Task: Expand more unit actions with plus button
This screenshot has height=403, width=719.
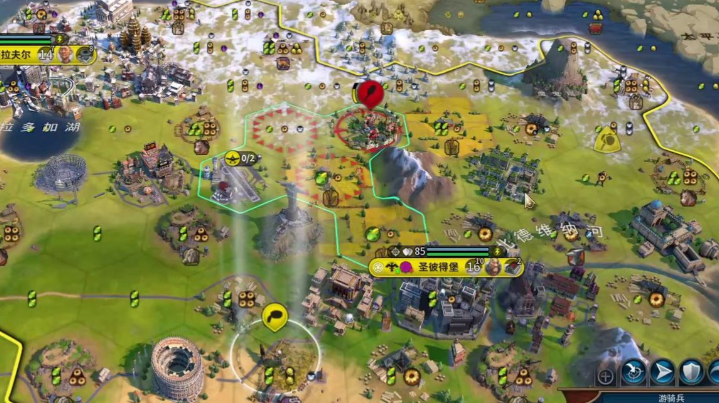Action: tap(605, 376)
